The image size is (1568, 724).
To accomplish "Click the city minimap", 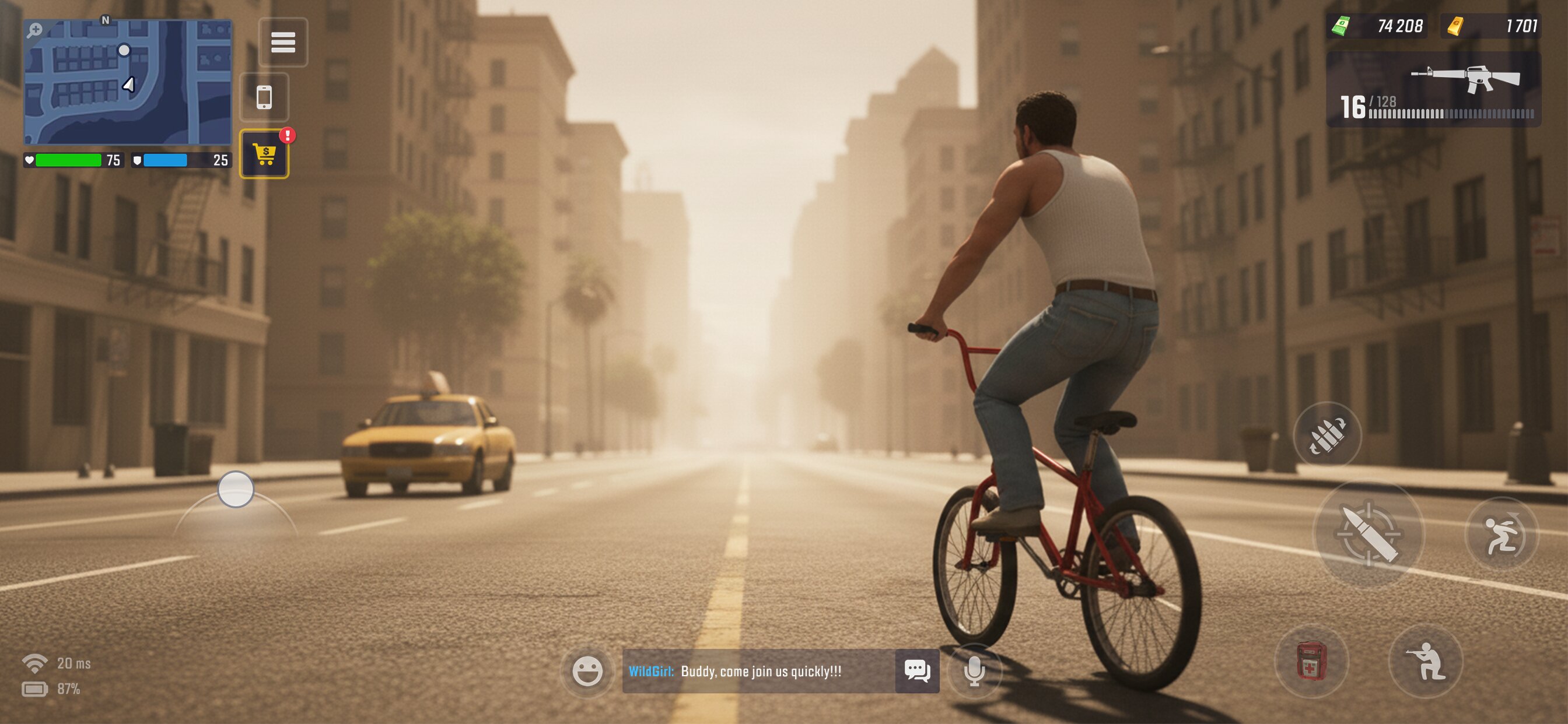I will click(x=128, y=82).
